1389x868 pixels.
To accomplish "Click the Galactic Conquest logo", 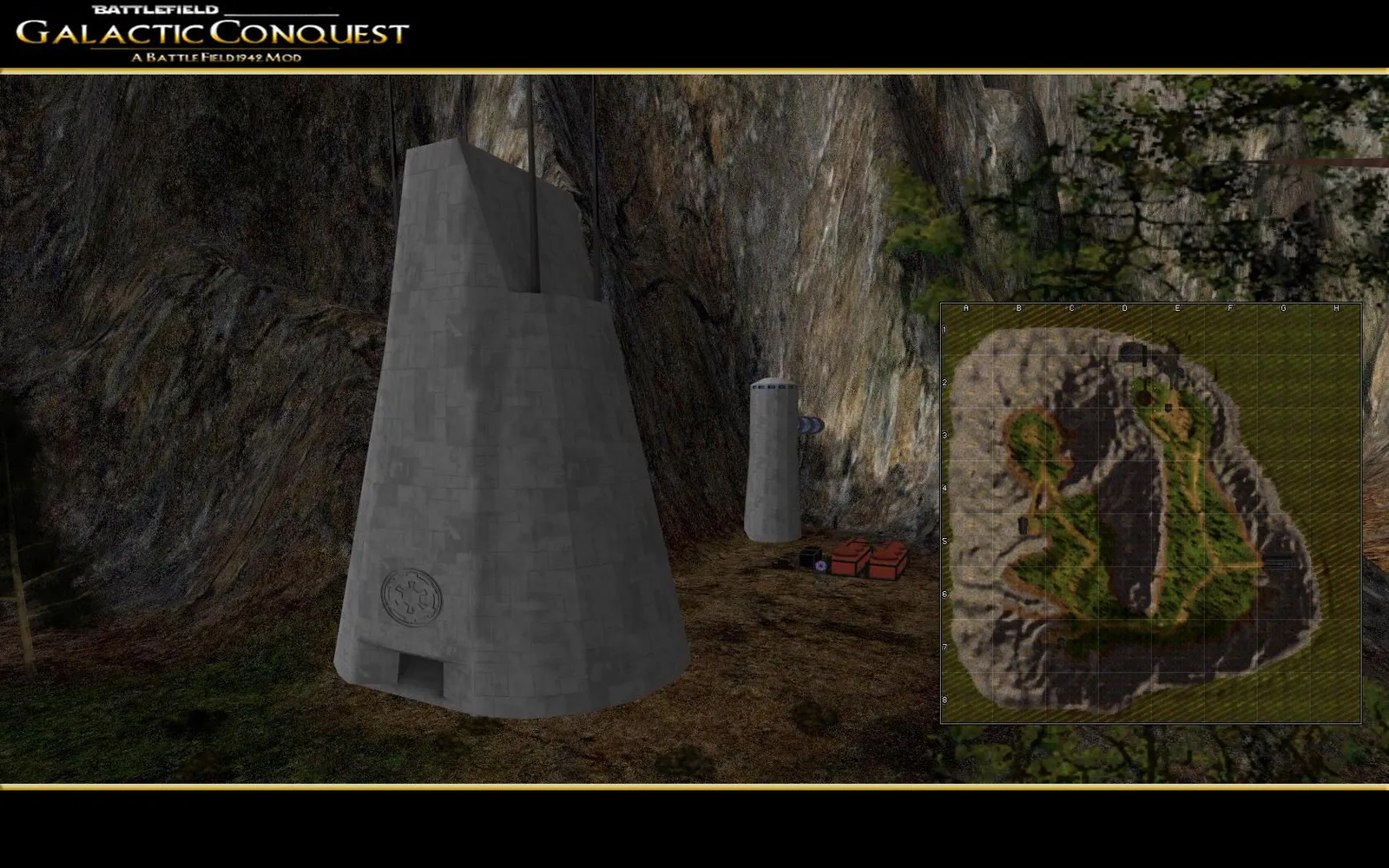I will (213, 35).
